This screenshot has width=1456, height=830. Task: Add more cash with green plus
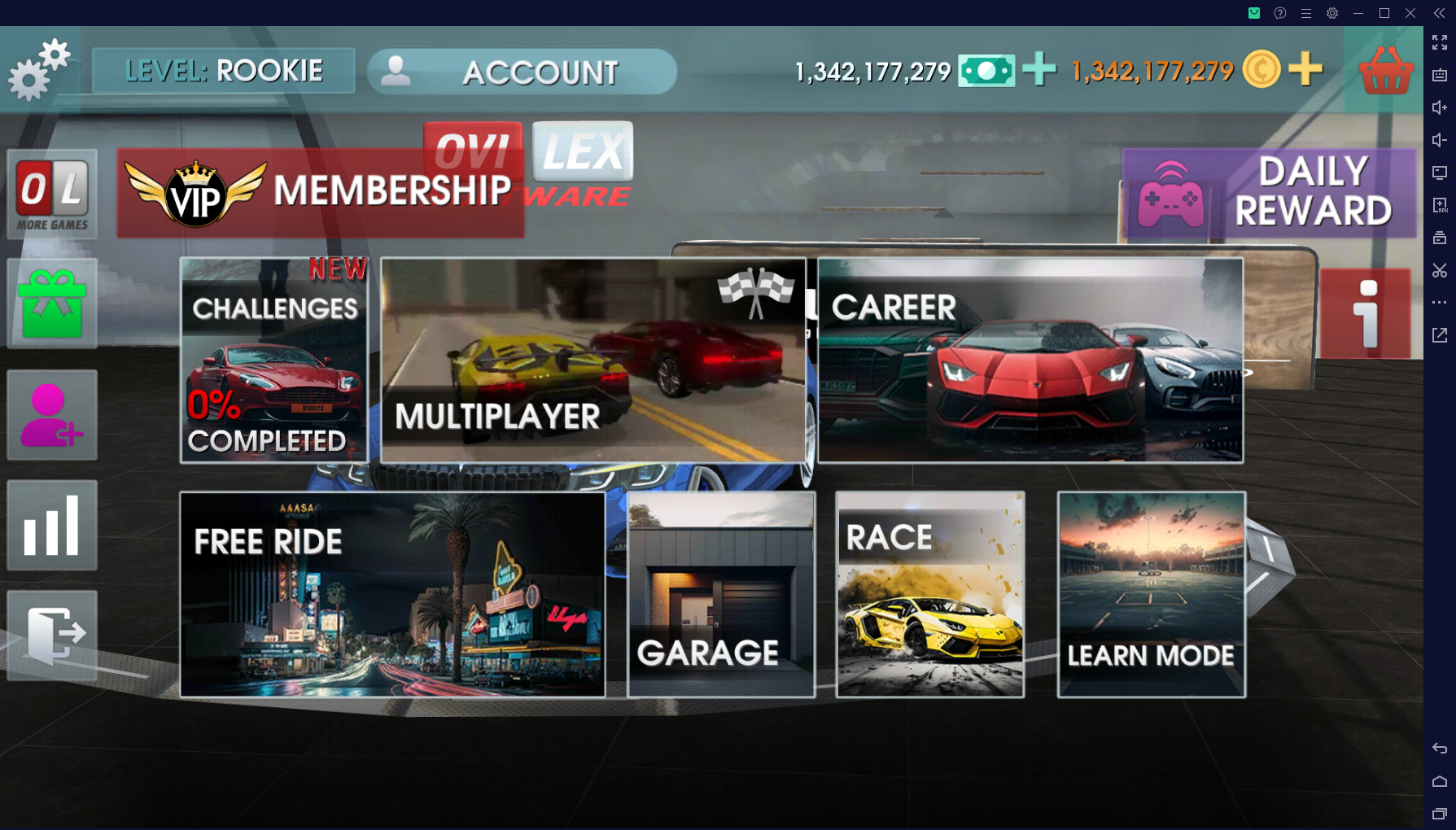[1039, 70]
